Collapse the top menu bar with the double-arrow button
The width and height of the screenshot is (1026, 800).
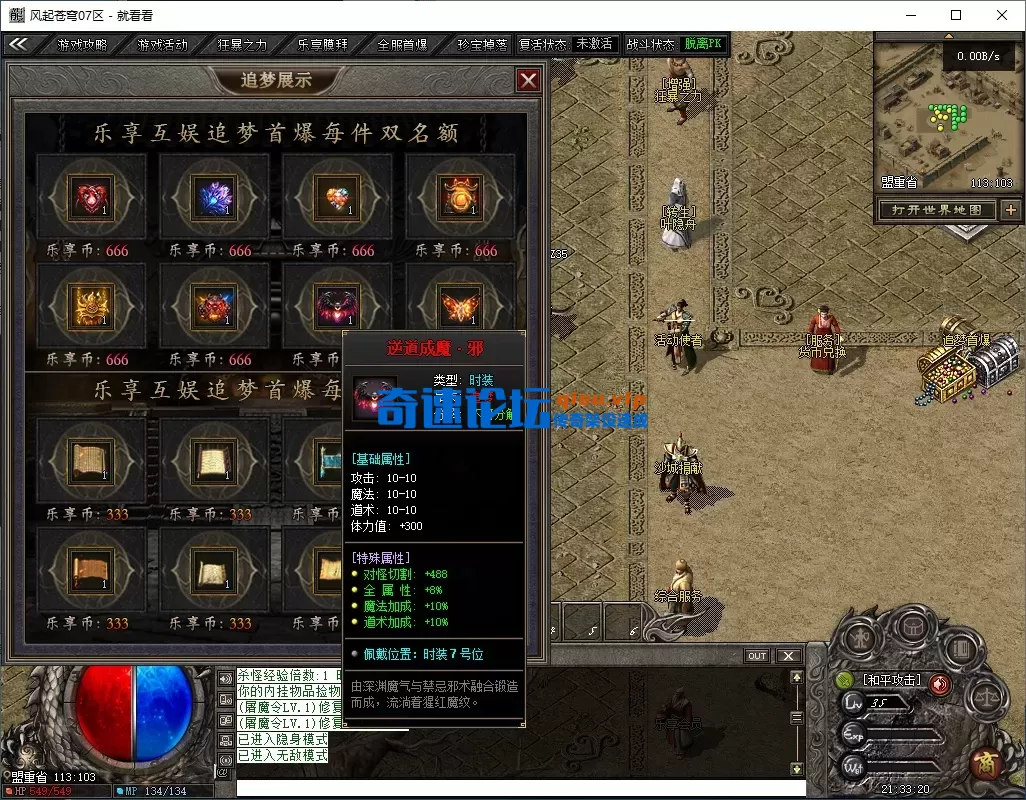pos(19,44)
